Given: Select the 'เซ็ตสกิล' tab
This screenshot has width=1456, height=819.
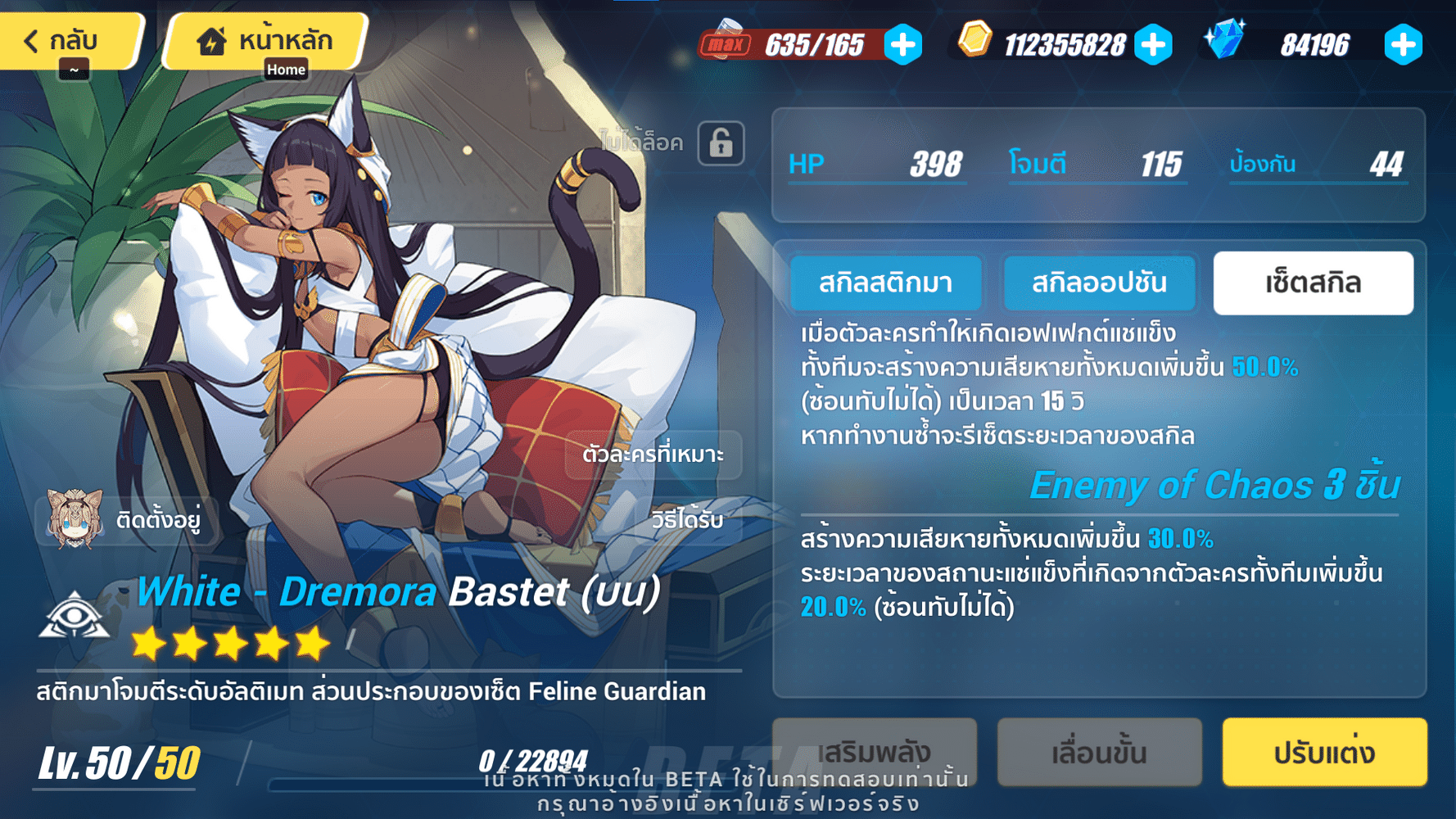Looking at the screenshot, I should pyautogui.click(x=1312, y=283).
